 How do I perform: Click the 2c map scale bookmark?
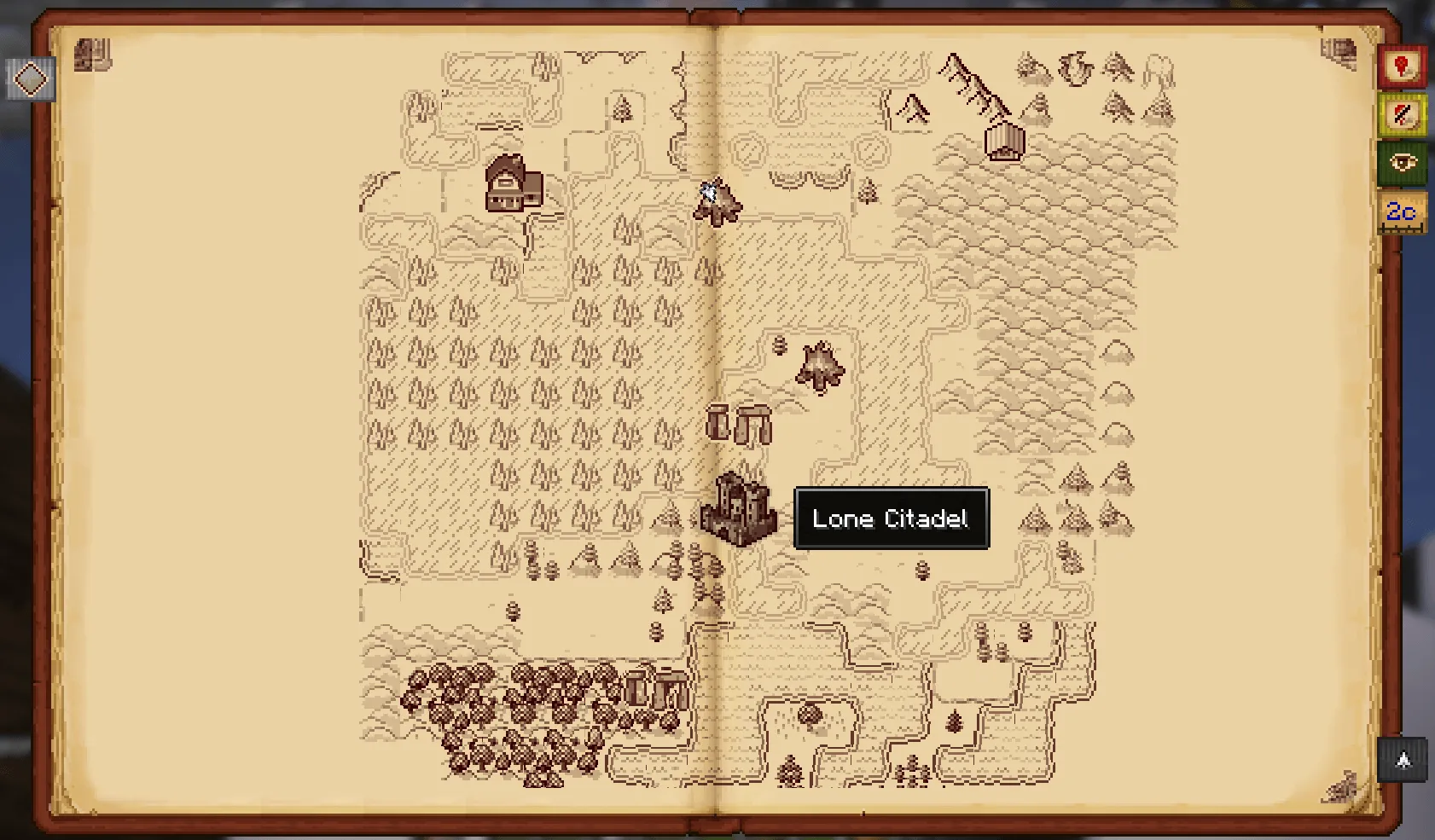pyautogui.click(x=1401, y=211)
